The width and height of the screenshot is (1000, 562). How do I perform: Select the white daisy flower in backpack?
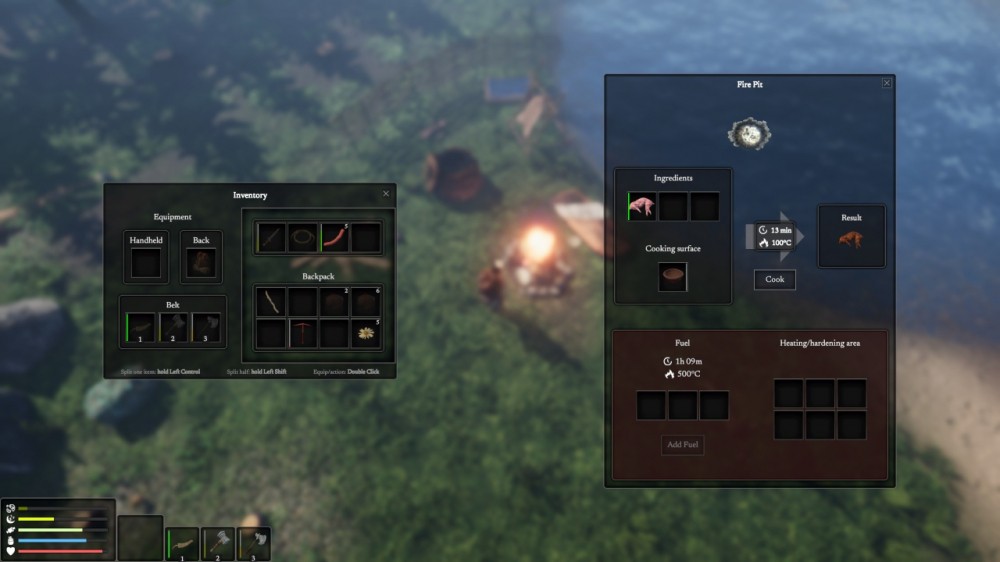[x=366, y=334]
